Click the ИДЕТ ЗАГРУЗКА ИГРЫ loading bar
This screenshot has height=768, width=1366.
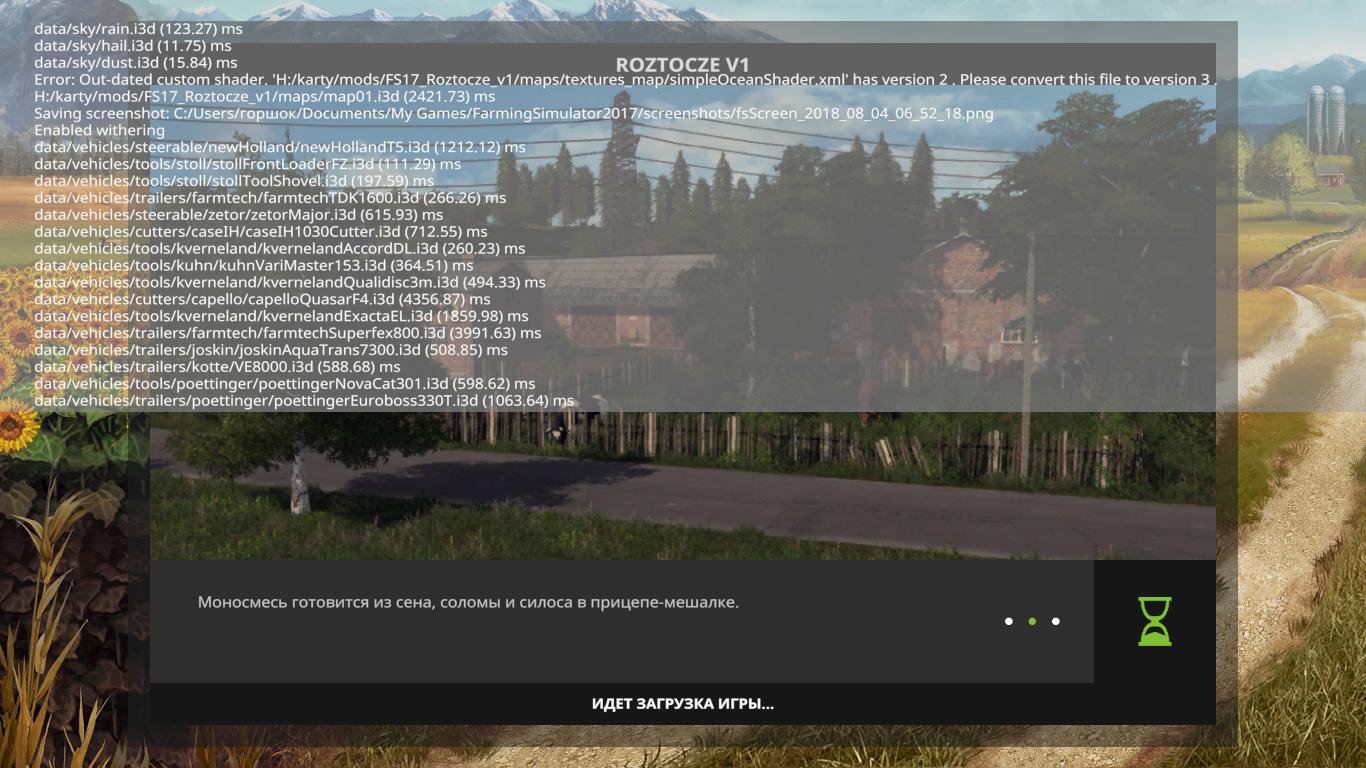tap(682, 704)
